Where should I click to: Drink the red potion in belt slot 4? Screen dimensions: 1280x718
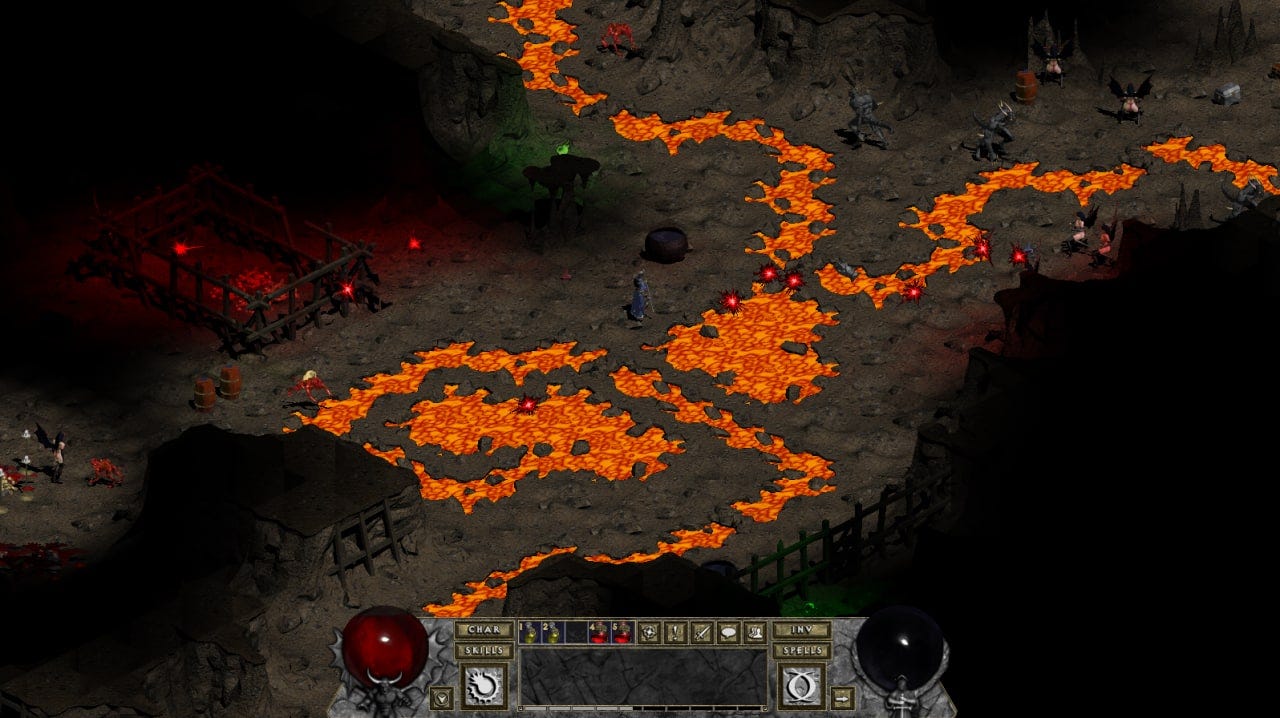click(x=599, y=632)
